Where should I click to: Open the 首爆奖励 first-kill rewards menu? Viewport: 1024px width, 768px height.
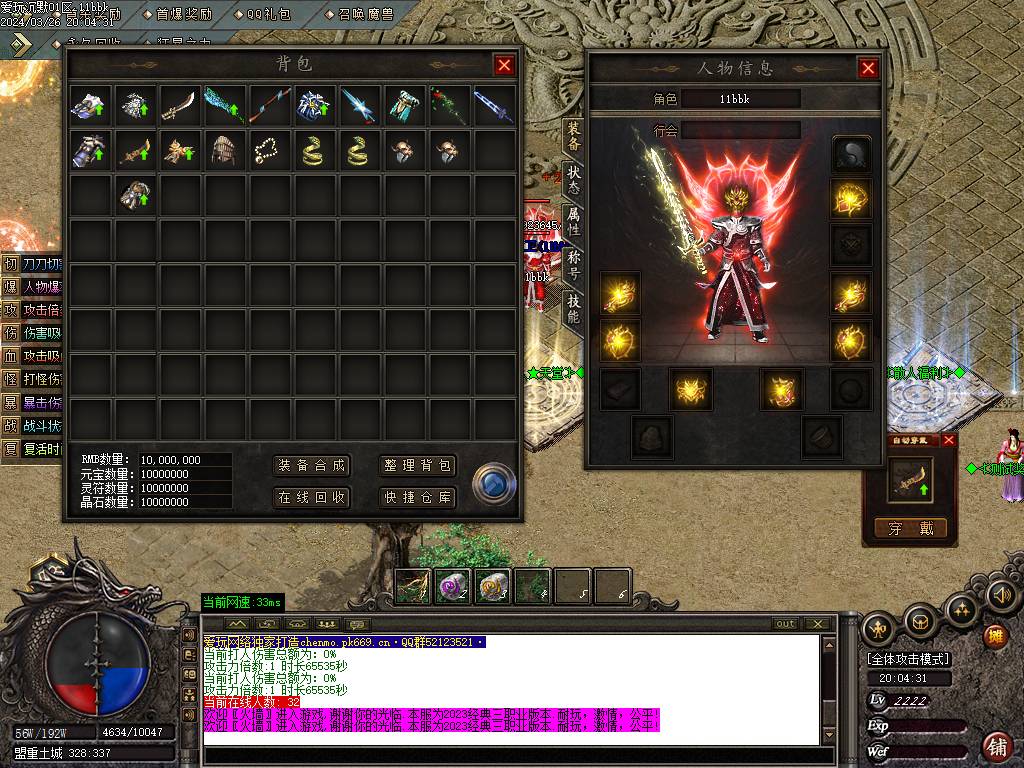(190, 15)
